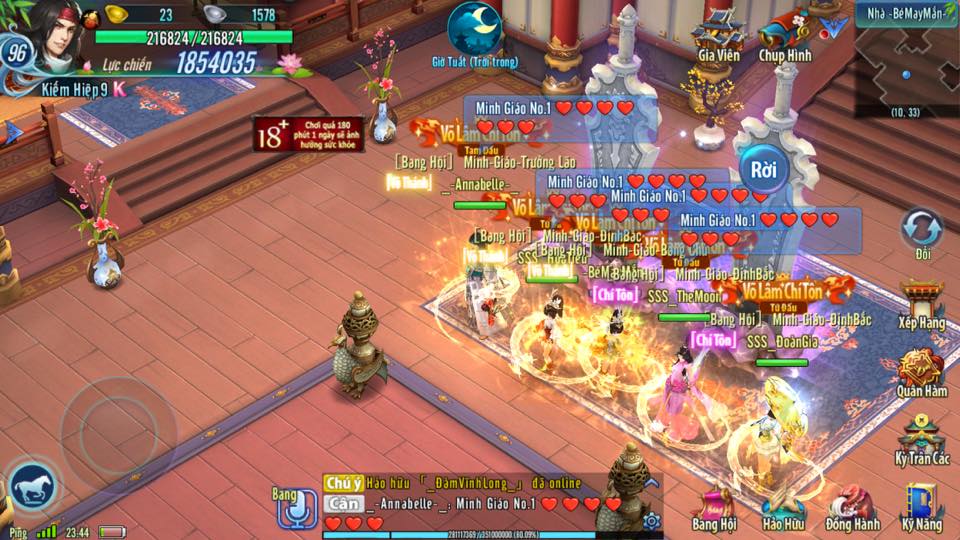Open the Bang Hội guild menu
960x540 pixels.
pos(715,505)
